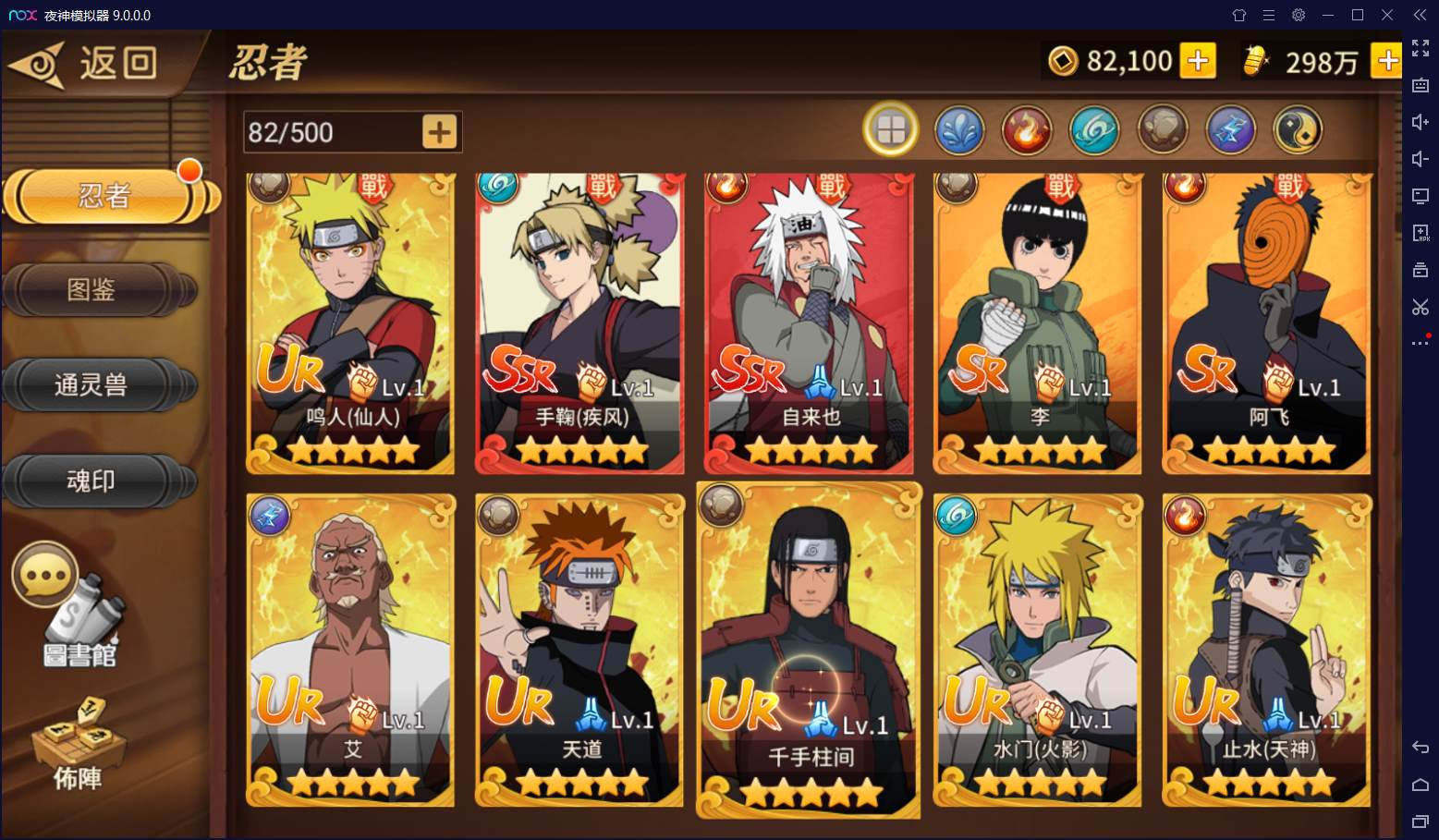The height and width of the screenshot is (840, 1439).
Task: Show all ninjas with the grid filter
Action: click(890, 130)
